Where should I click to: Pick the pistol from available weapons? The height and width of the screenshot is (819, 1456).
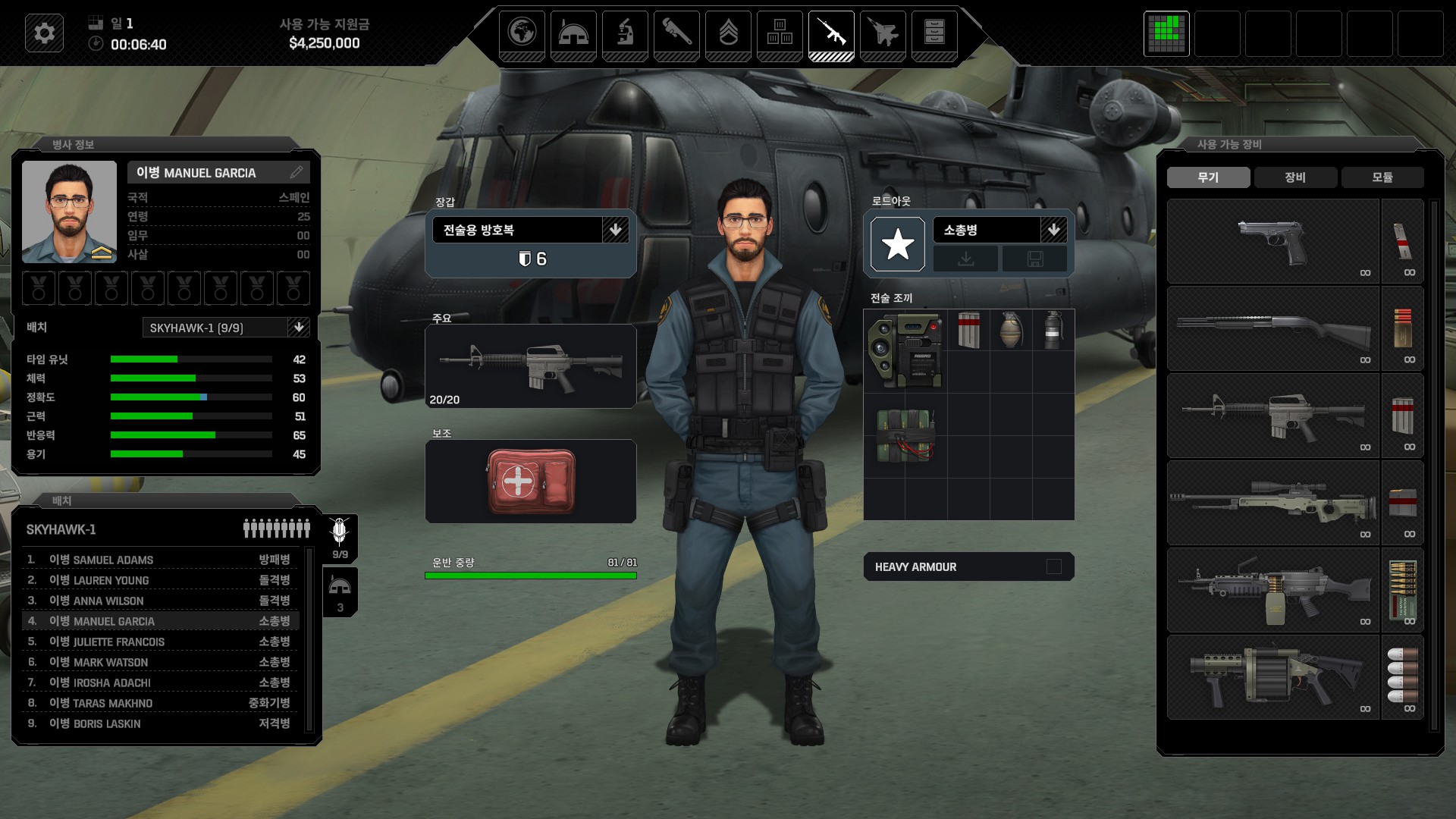click(x=1272, y=241)
